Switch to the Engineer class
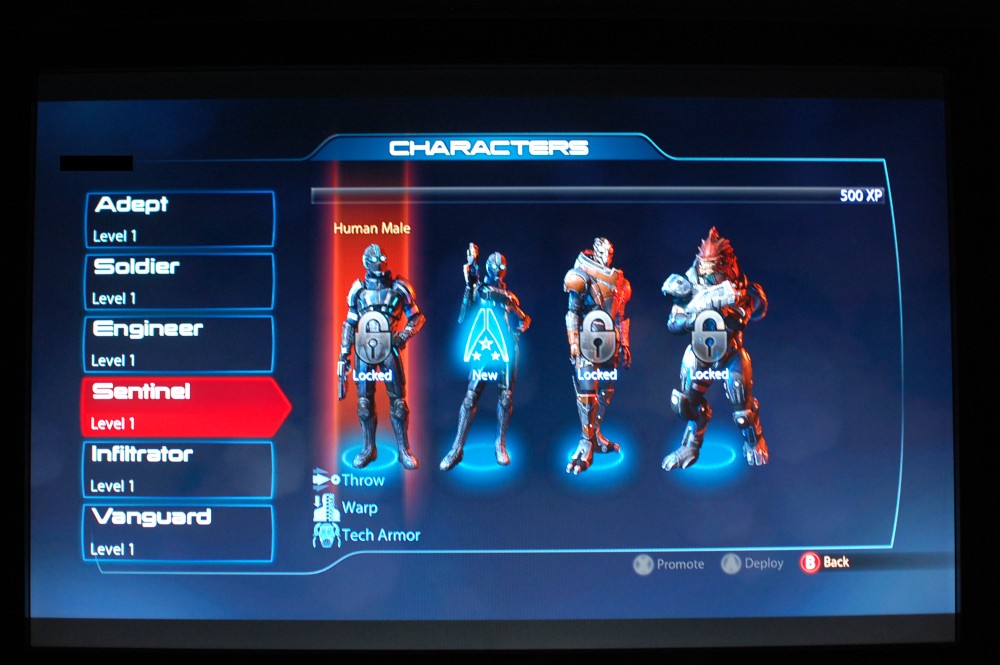 (179, 343)
